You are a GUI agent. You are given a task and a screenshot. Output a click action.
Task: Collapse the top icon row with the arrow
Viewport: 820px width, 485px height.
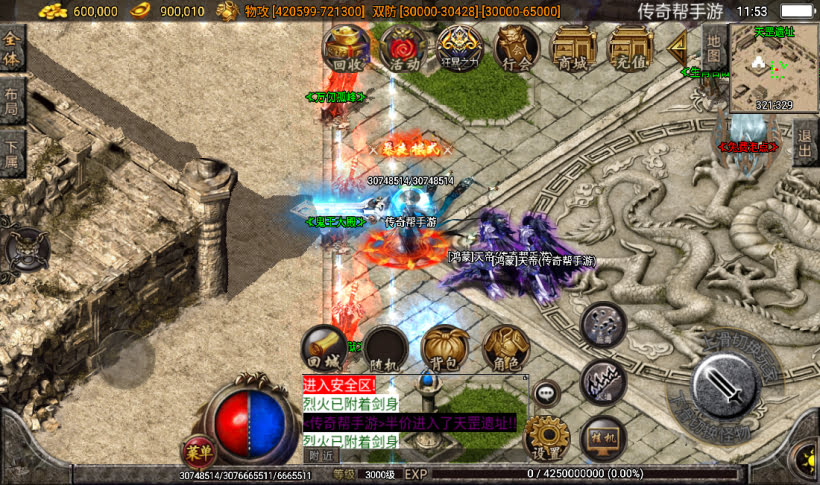click(x=680, y=47)
